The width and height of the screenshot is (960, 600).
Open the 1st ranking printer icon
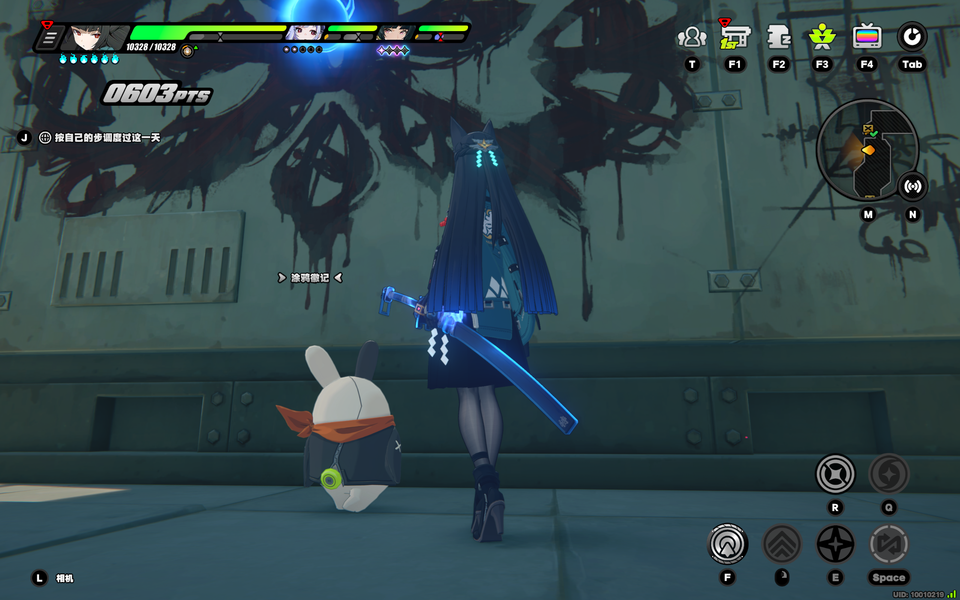pos(735,38)
